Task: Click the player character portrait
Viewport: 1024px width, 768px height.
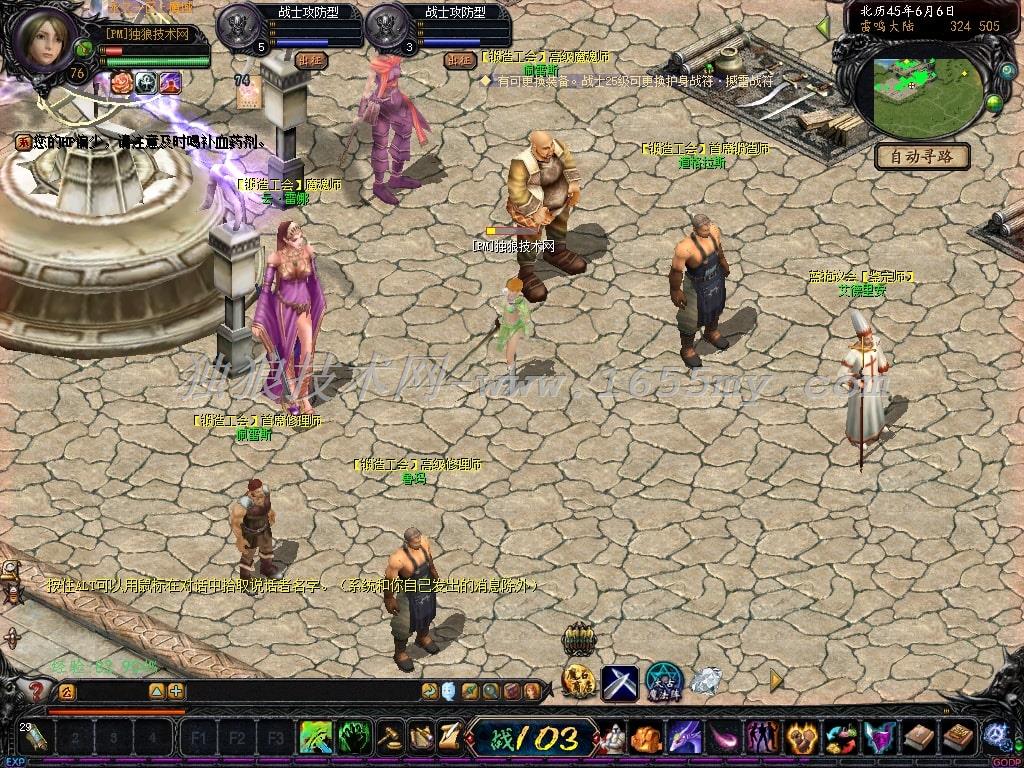Action: tap(44, 40)
